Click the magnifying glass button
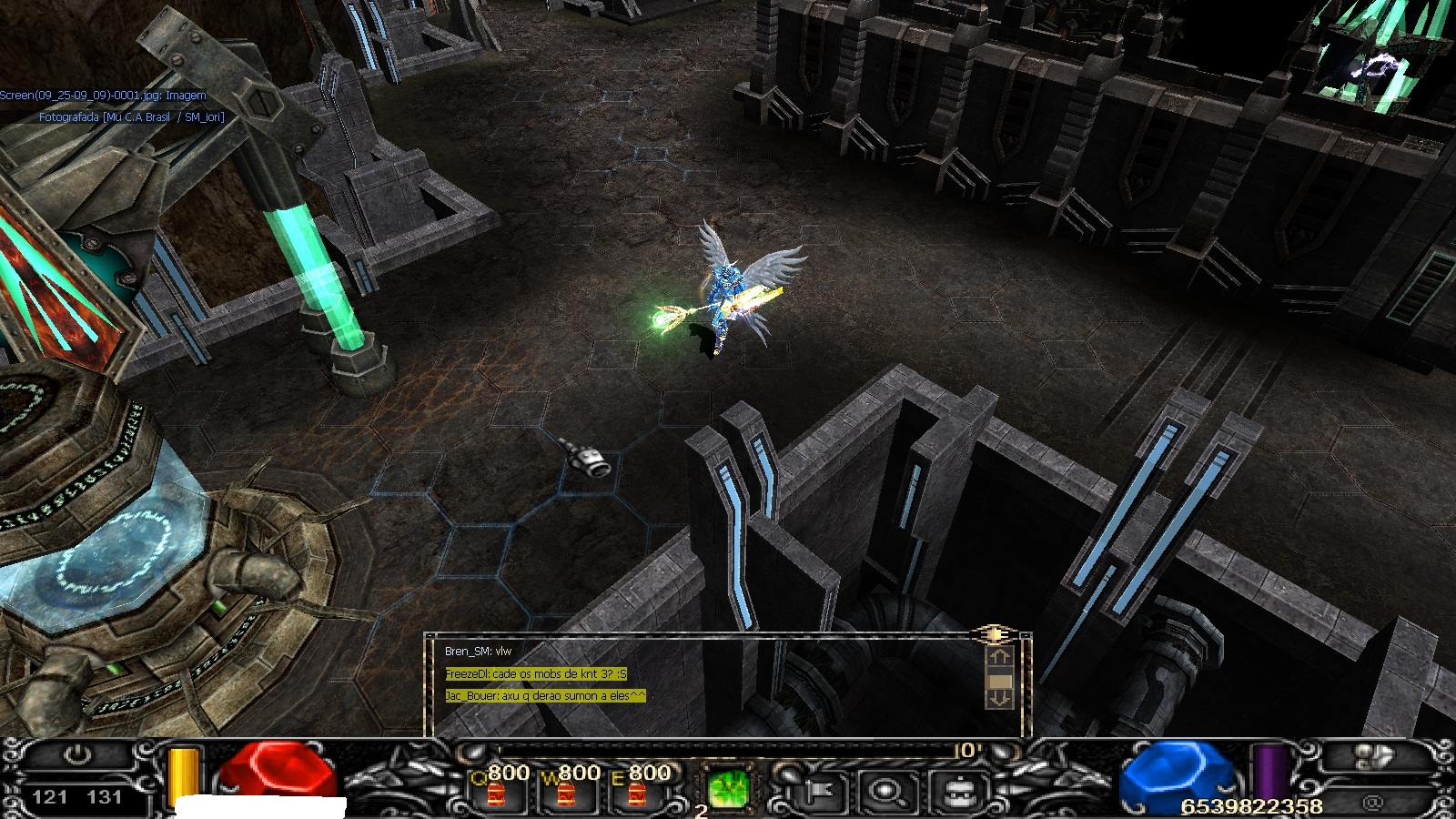The width and height of the screenshot is (1456, 819). point(884,792)
